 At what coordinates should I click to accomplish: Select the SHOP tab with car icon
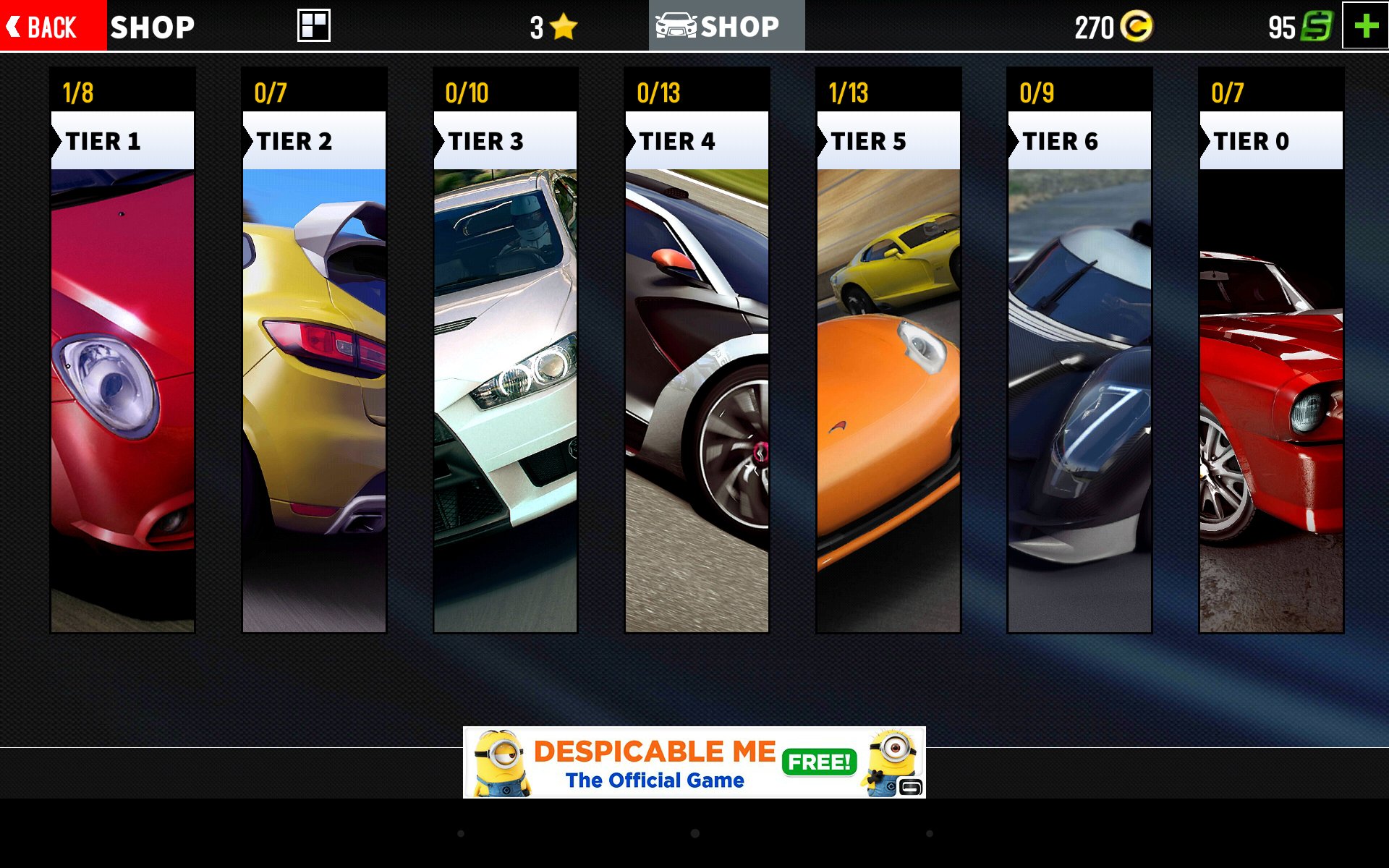pos(726,26)
